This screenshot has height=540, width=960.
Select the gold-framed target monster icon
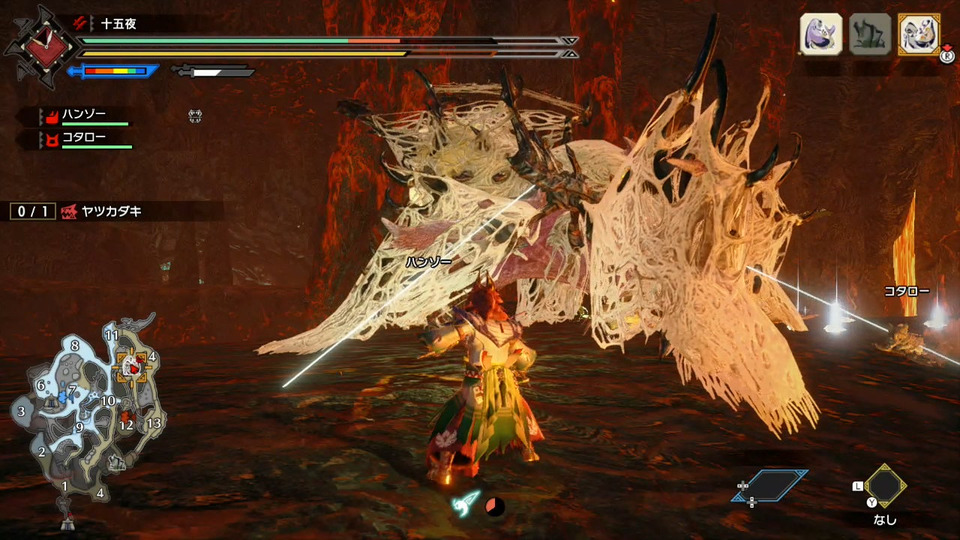[918, 35]
